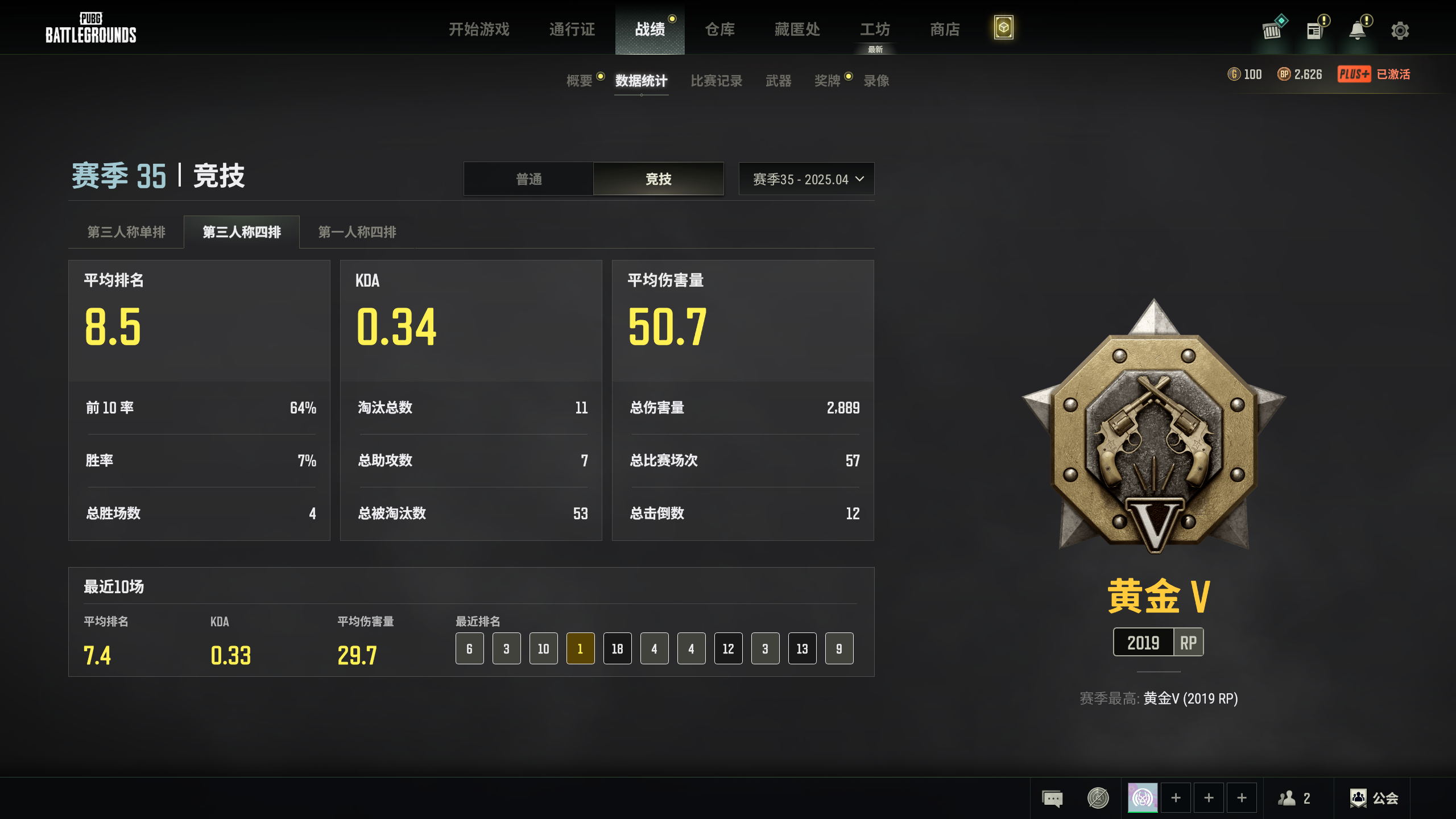
Task: Click your character avatar thumbnail in bottom bar
Action: click(1143, 797)
